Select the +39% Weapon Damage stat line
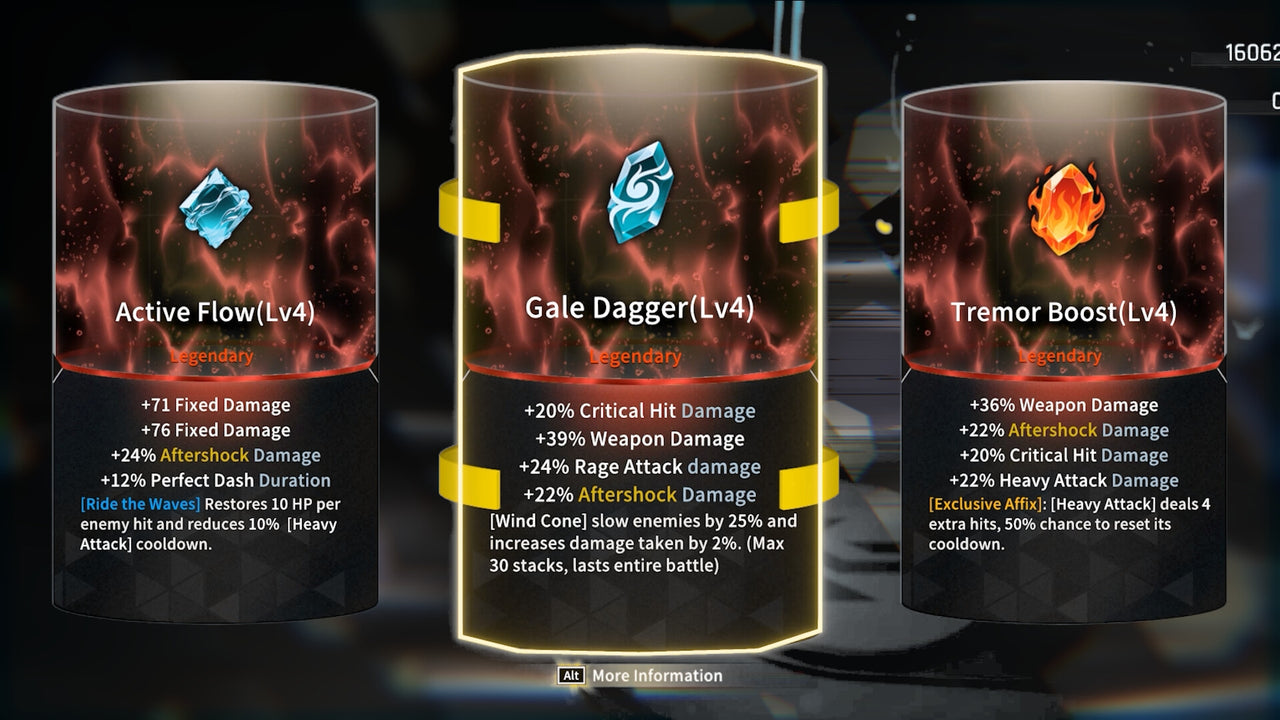 pos(635,438)
